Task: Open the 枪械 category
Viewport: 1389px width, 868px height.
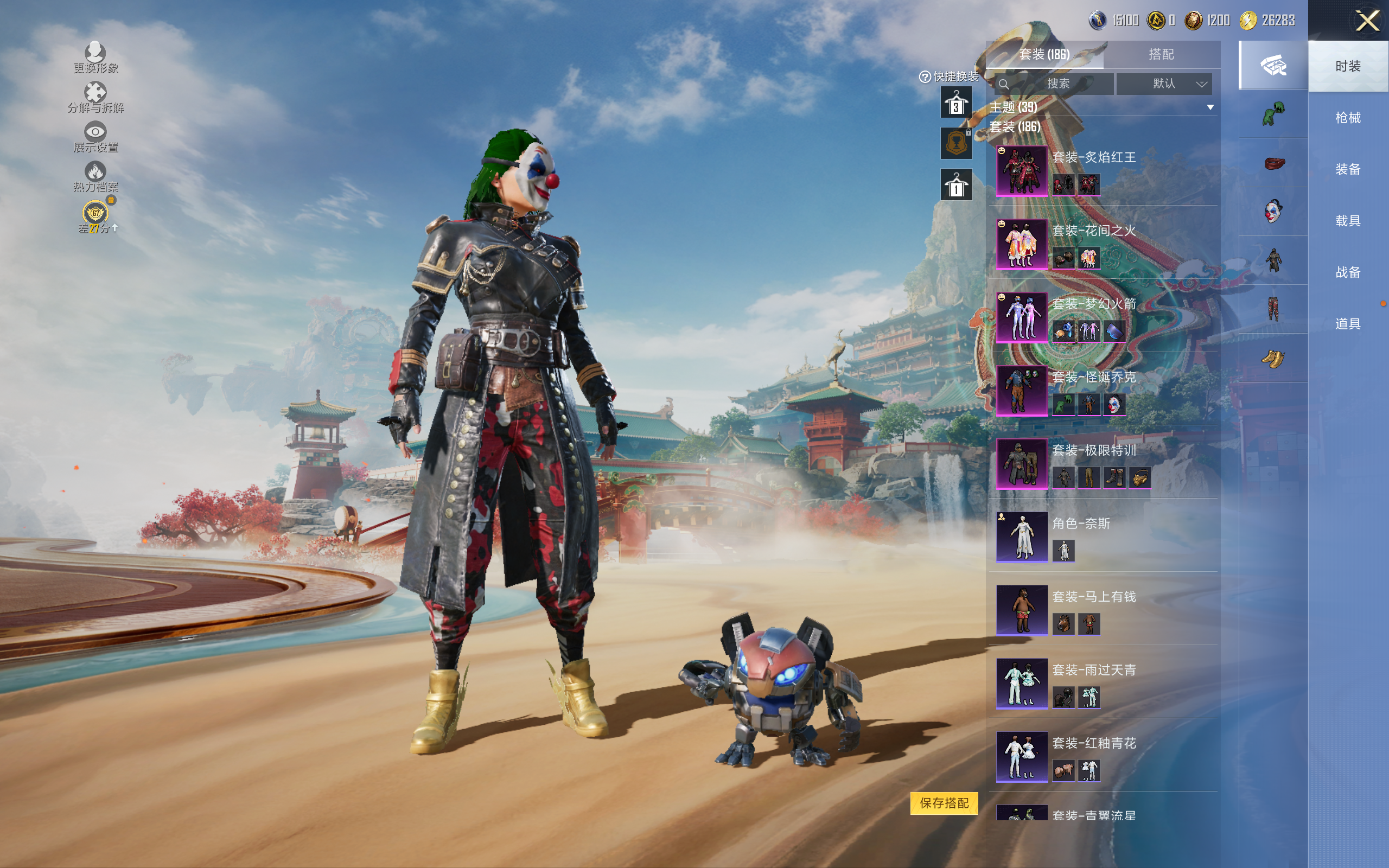Action: click(1348, 118)
